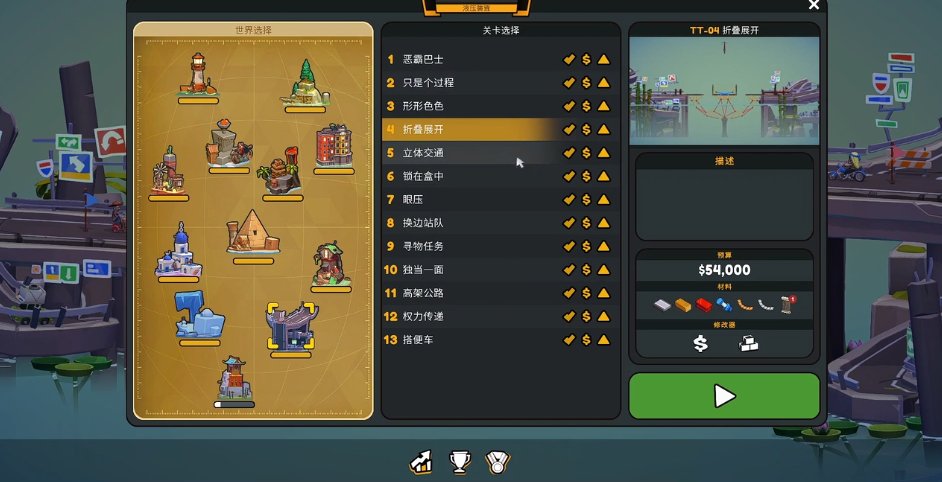Screen dimensions: 942x482
Task: Select the pyramid world on the map
Action: (252, 233)
